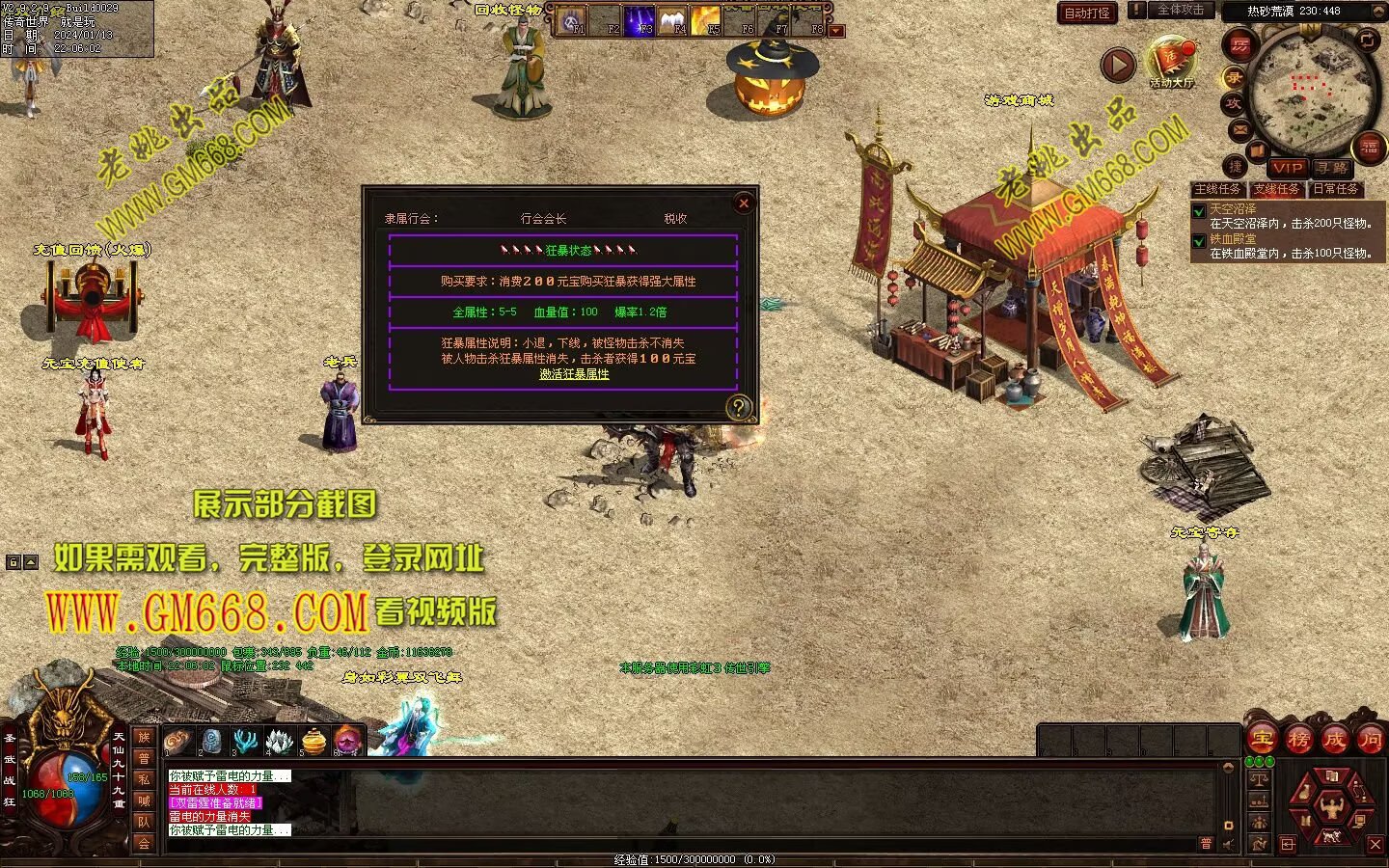The height and width of the screenshot is (868, 1389).
Task: Use the golden jar item in hotbar
Action: pyautogui.click(x=314, y=741)
